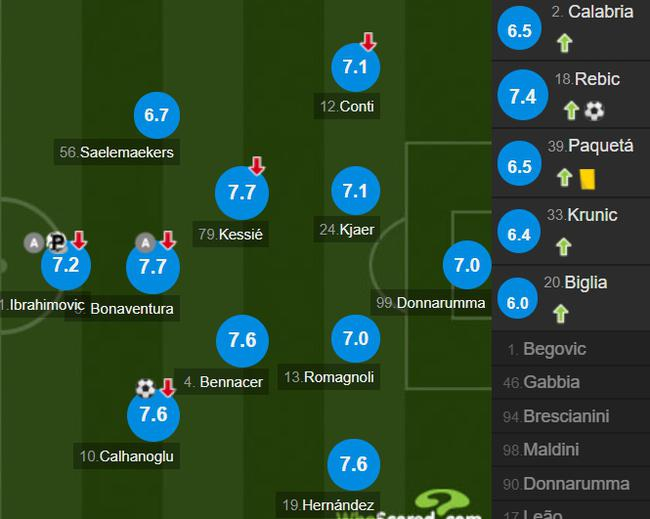The width and height of the screenshot is (650, 519).
Task: Select Krunic from the substitutes list
Action: 570,231
